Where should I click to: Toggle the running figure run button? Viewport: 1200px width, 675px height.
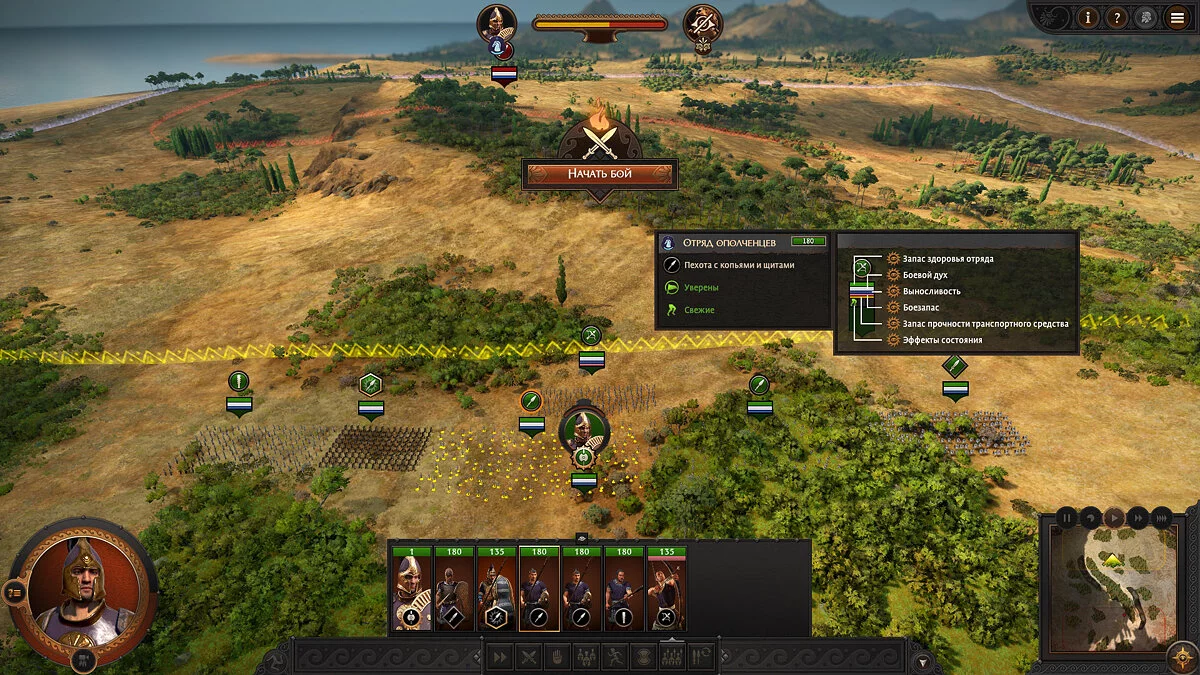pyautogui.click(x=616, y=657)
